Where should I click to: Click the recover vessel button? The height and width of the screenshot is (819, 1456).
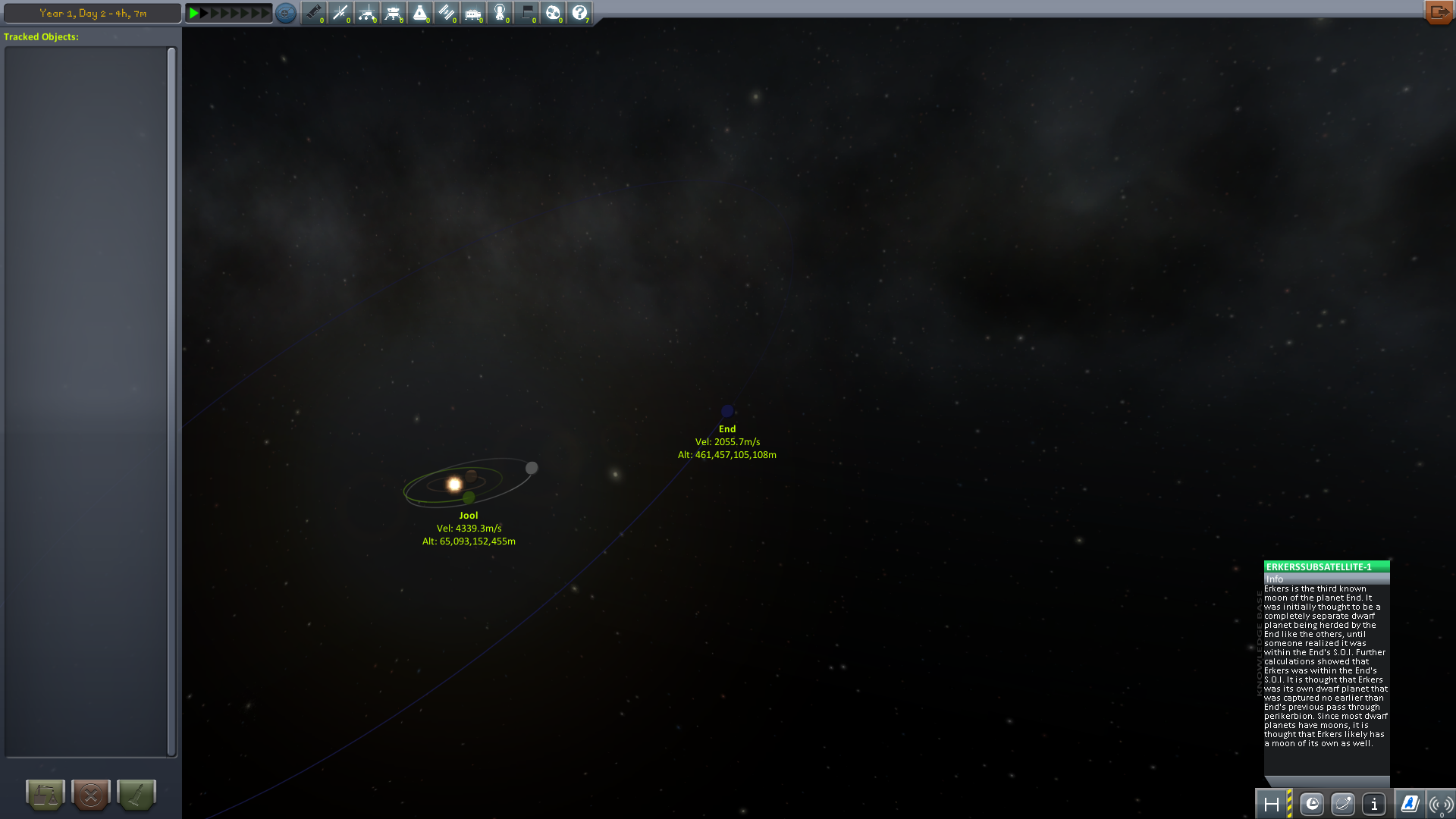point(45,795)
